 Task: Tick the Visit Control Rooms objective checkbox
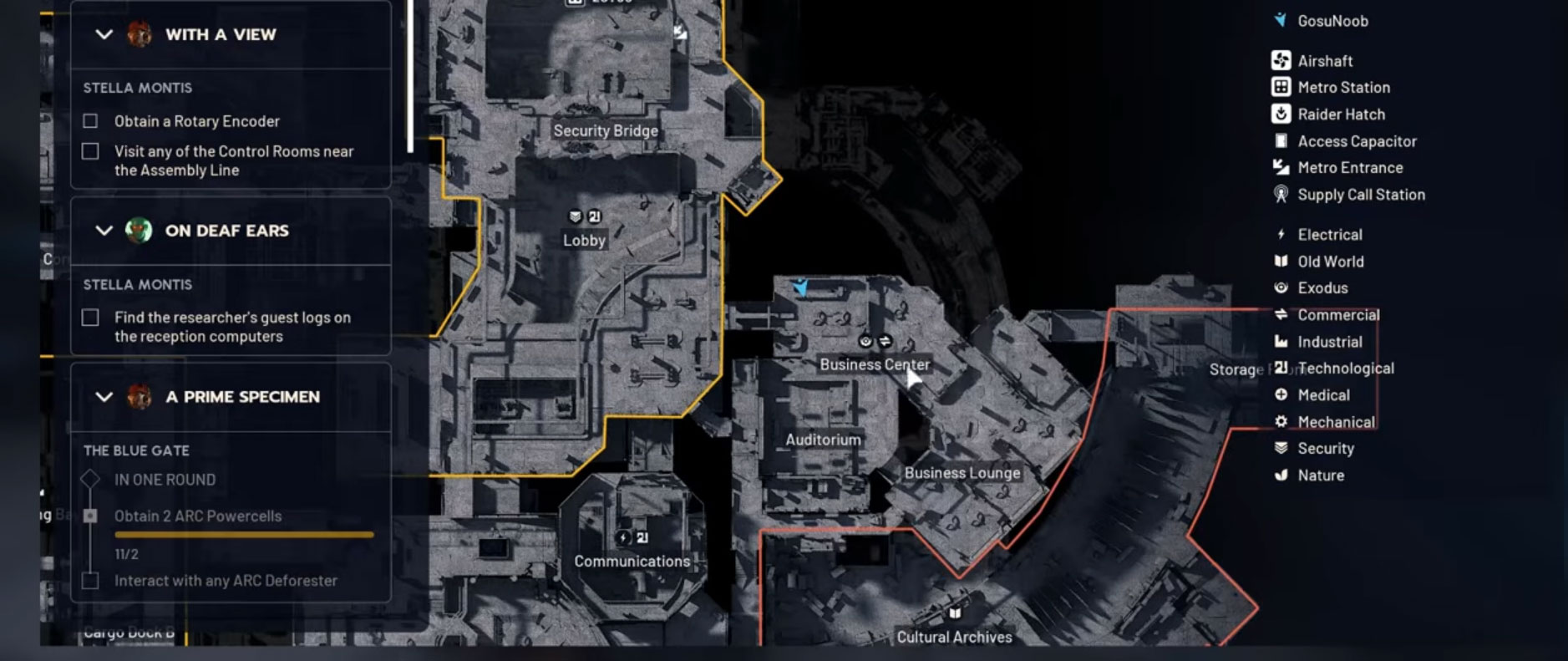tap(90, 151)
